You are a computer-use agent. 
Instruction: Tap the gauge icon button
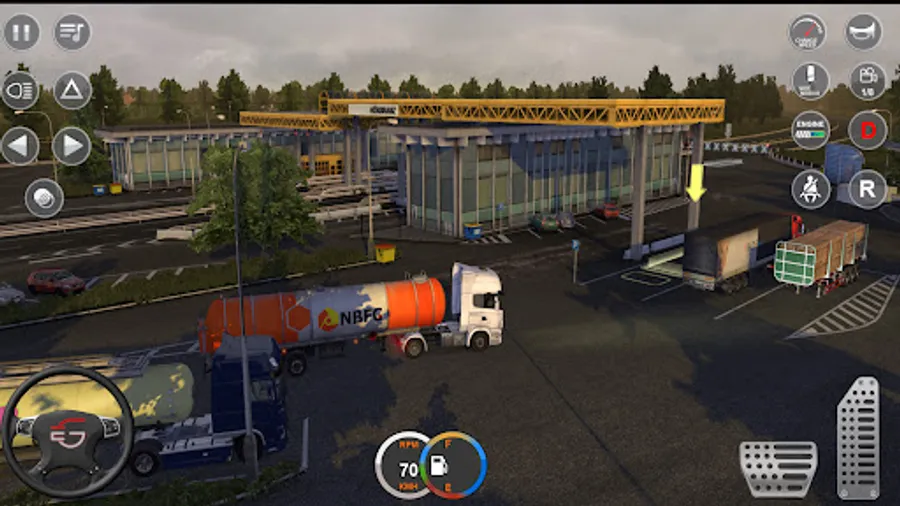tap(808, 32)
